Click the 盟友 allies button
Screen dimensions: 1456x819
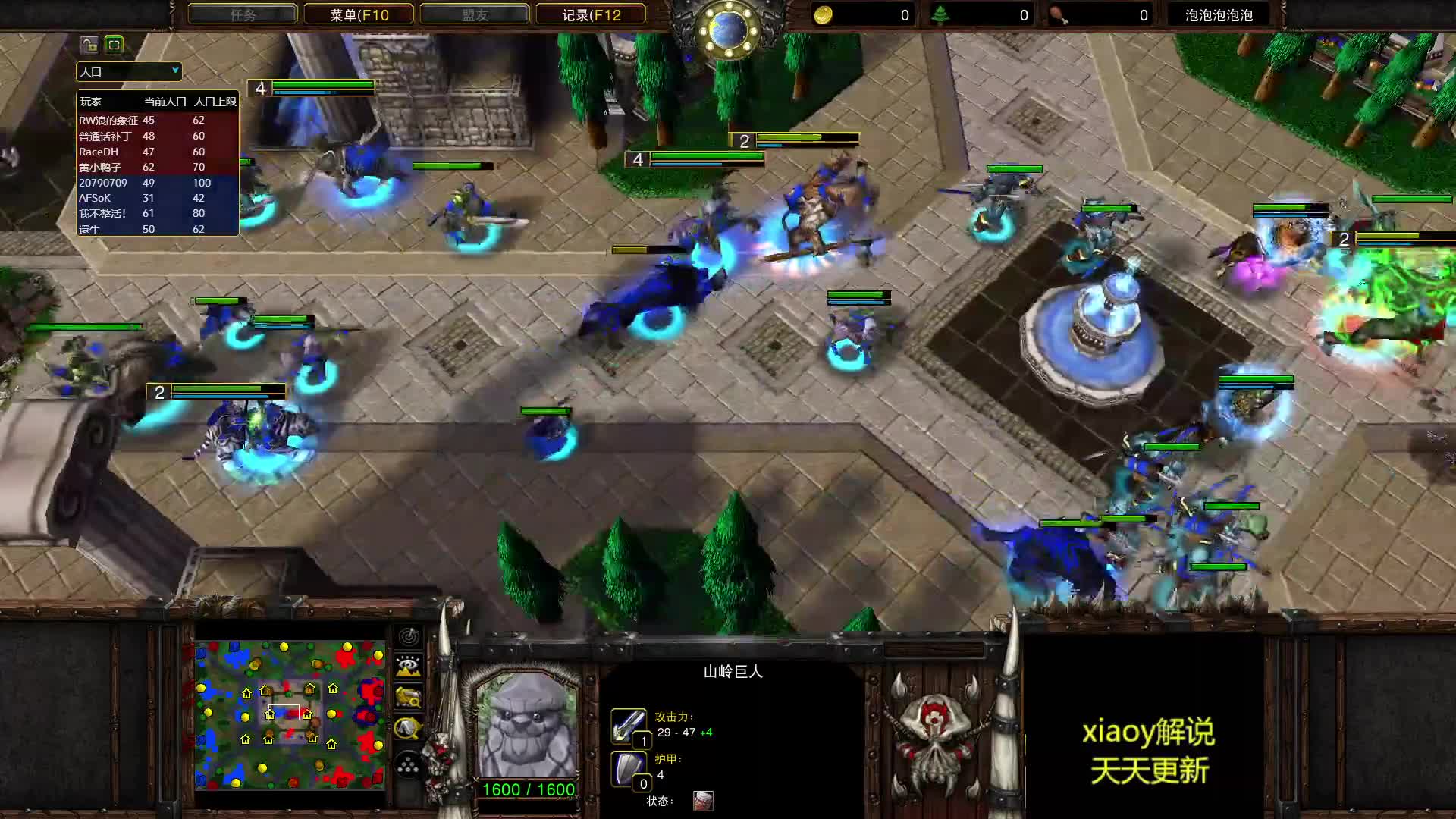click(475, 14)
